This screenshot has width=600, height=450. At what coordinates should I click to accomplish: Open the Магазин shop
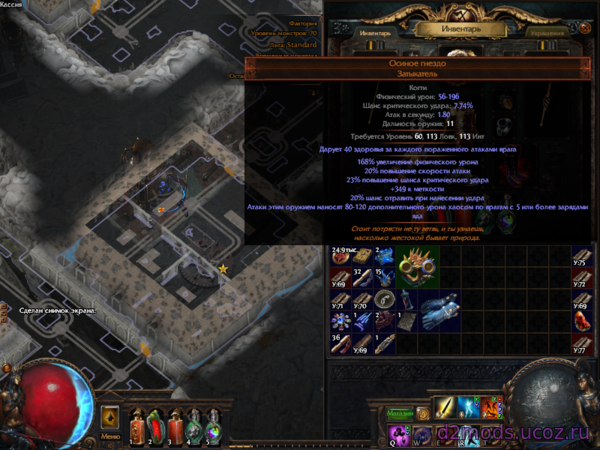click(401, 412)
